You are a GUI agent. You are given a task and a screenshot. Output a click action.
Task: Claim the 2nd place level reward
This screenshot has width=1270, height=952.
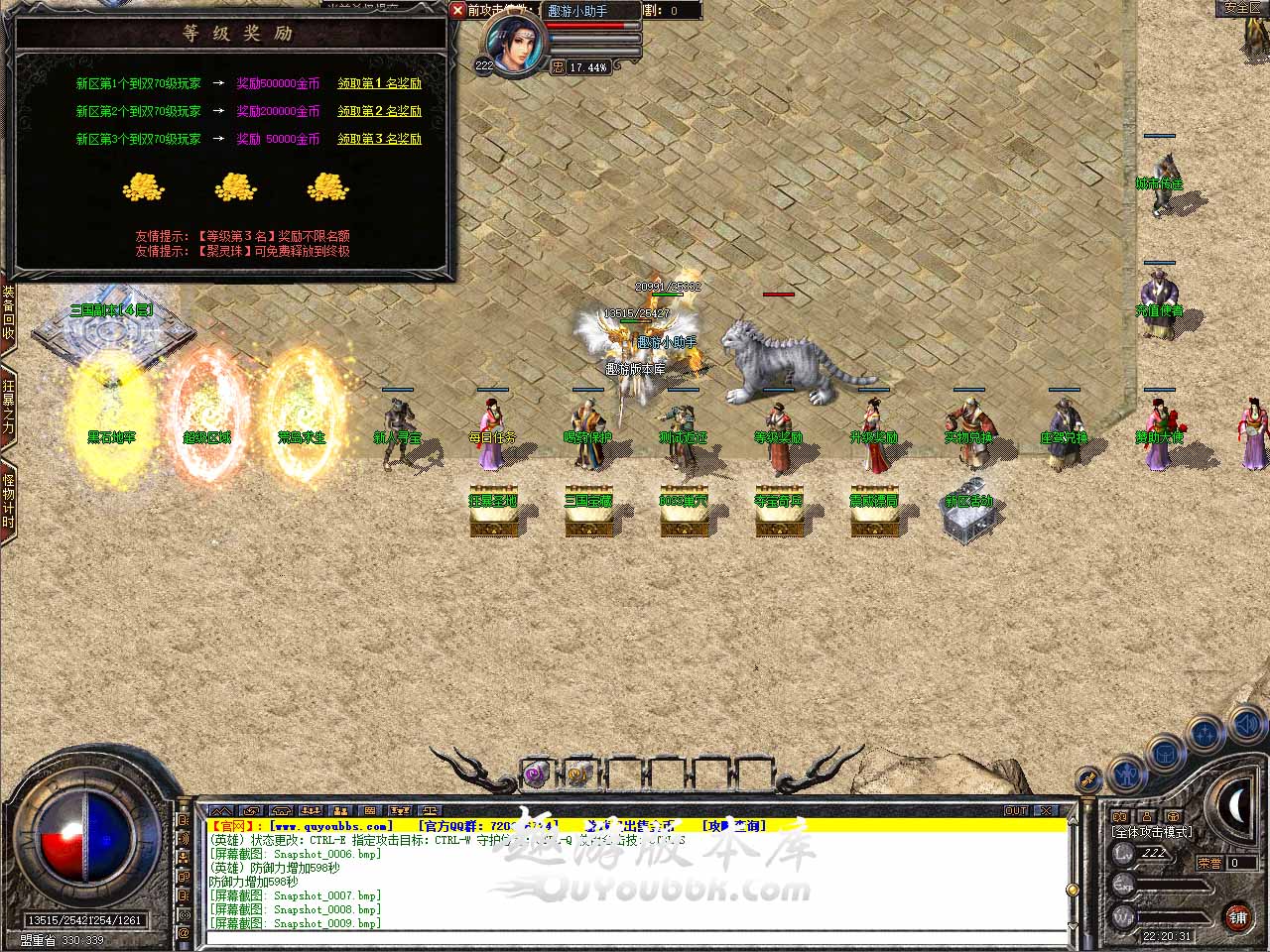coord(379,111)
